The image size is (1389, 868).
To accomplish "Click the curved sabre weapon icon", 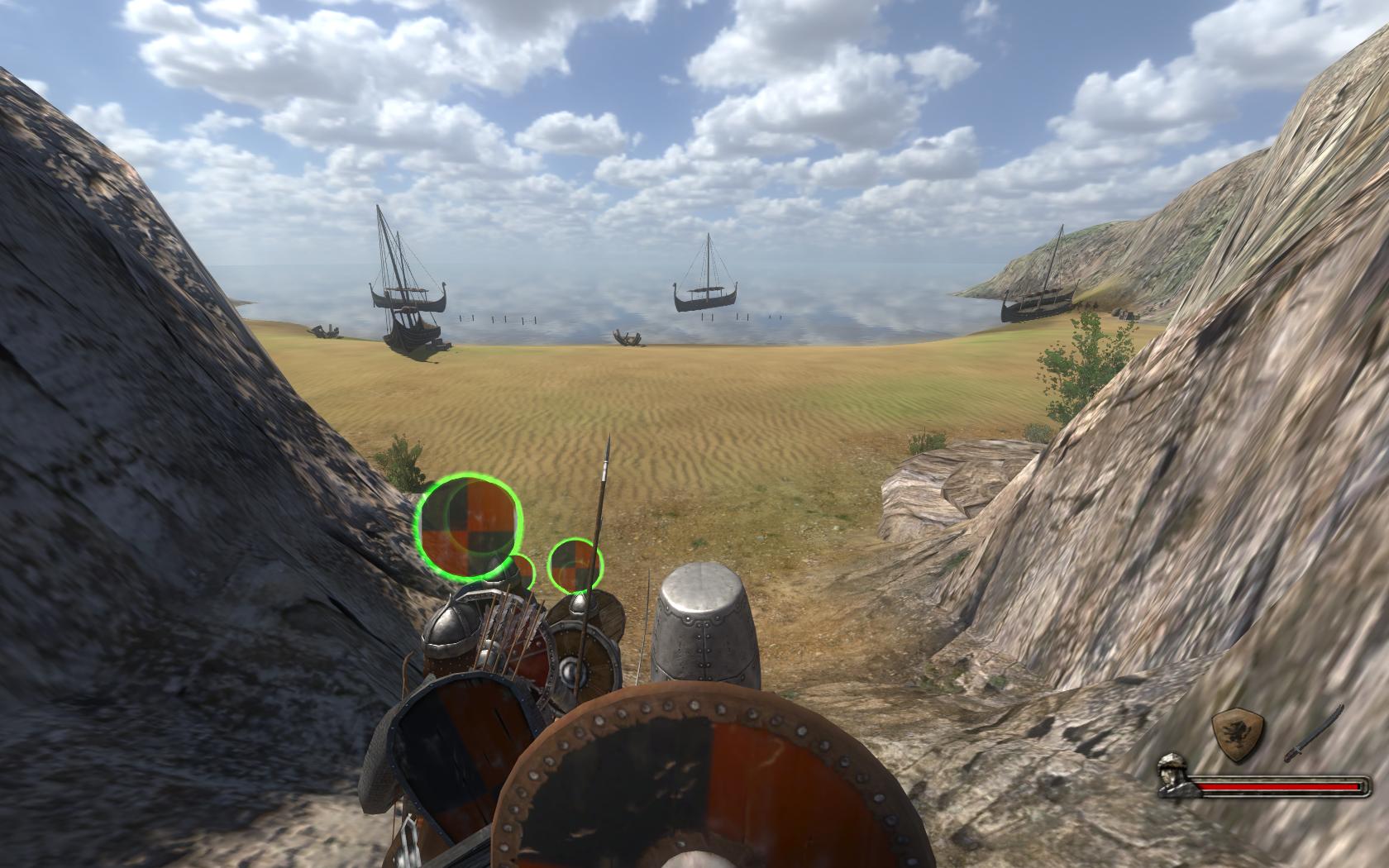I will [x=1313, y=734].
